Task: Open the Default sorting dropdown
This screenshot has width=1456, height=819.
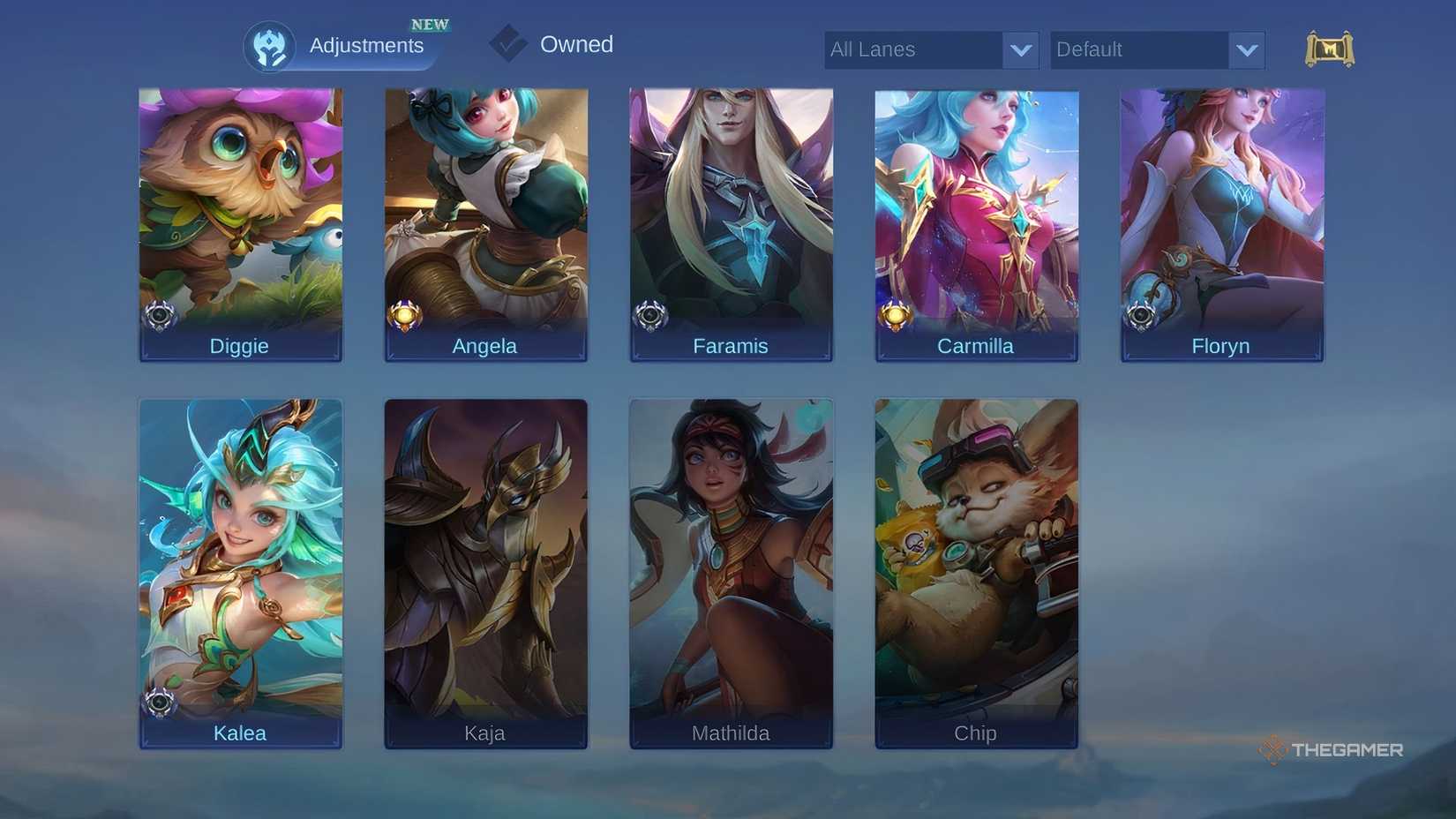Action: [1157, 49]
